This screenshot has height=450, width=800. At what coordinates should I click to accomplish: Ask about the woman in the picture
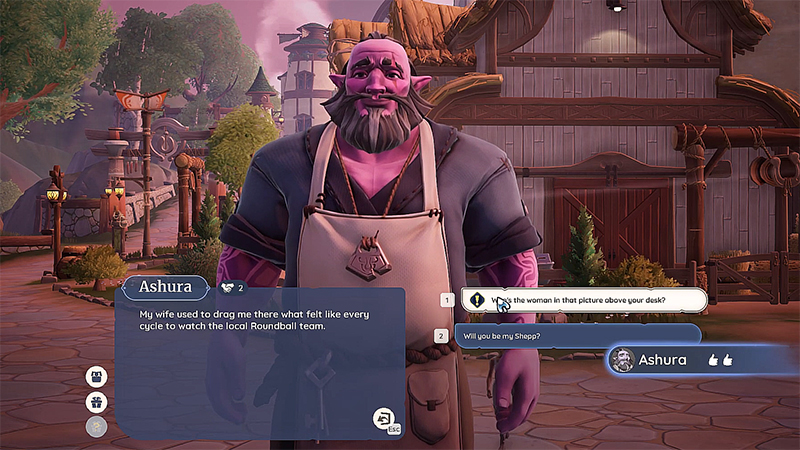(x=583, y=299)
